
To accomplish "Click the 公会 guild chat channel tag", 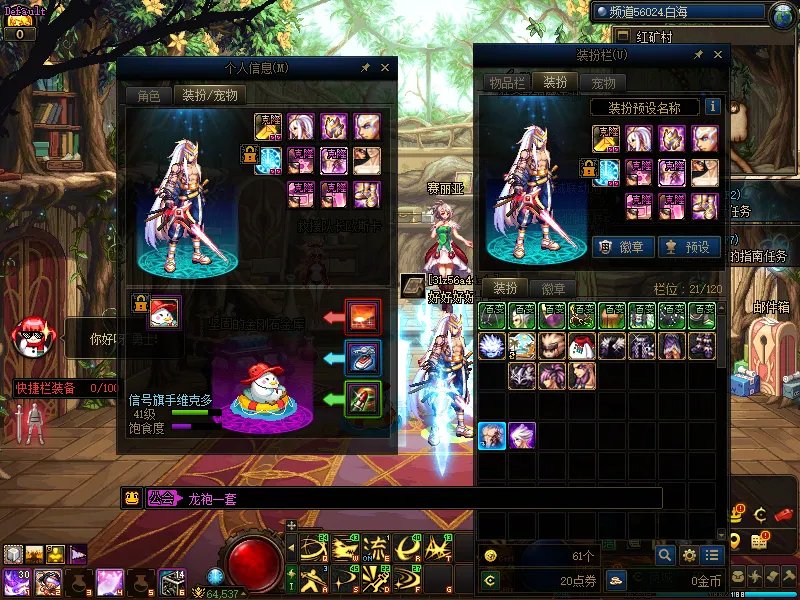I will (x=161, y=498).
